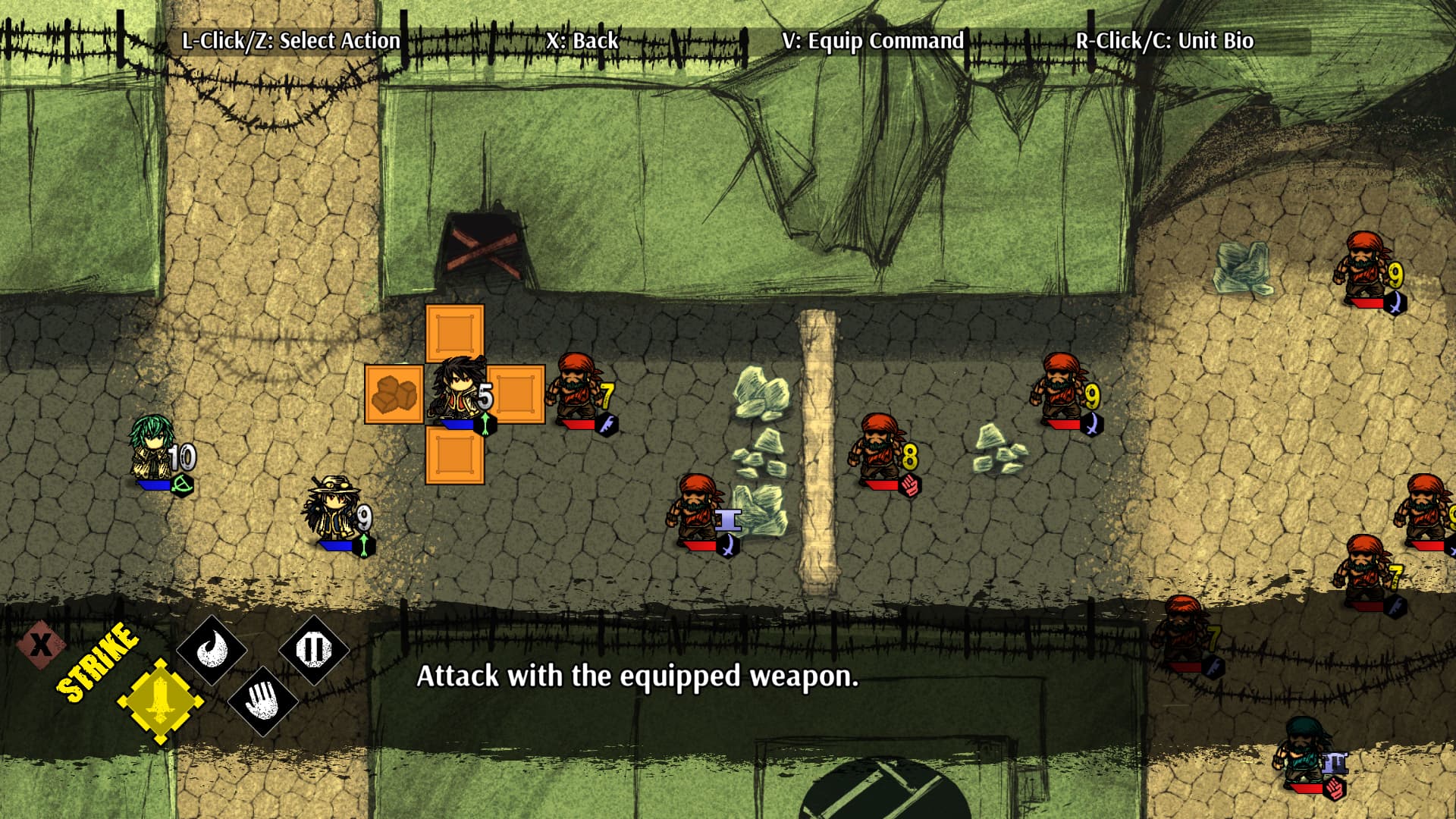This screenshot has height=819, width=1456.
Task: Choose the pause-symbol wait action icon
Action: (313, 650)
